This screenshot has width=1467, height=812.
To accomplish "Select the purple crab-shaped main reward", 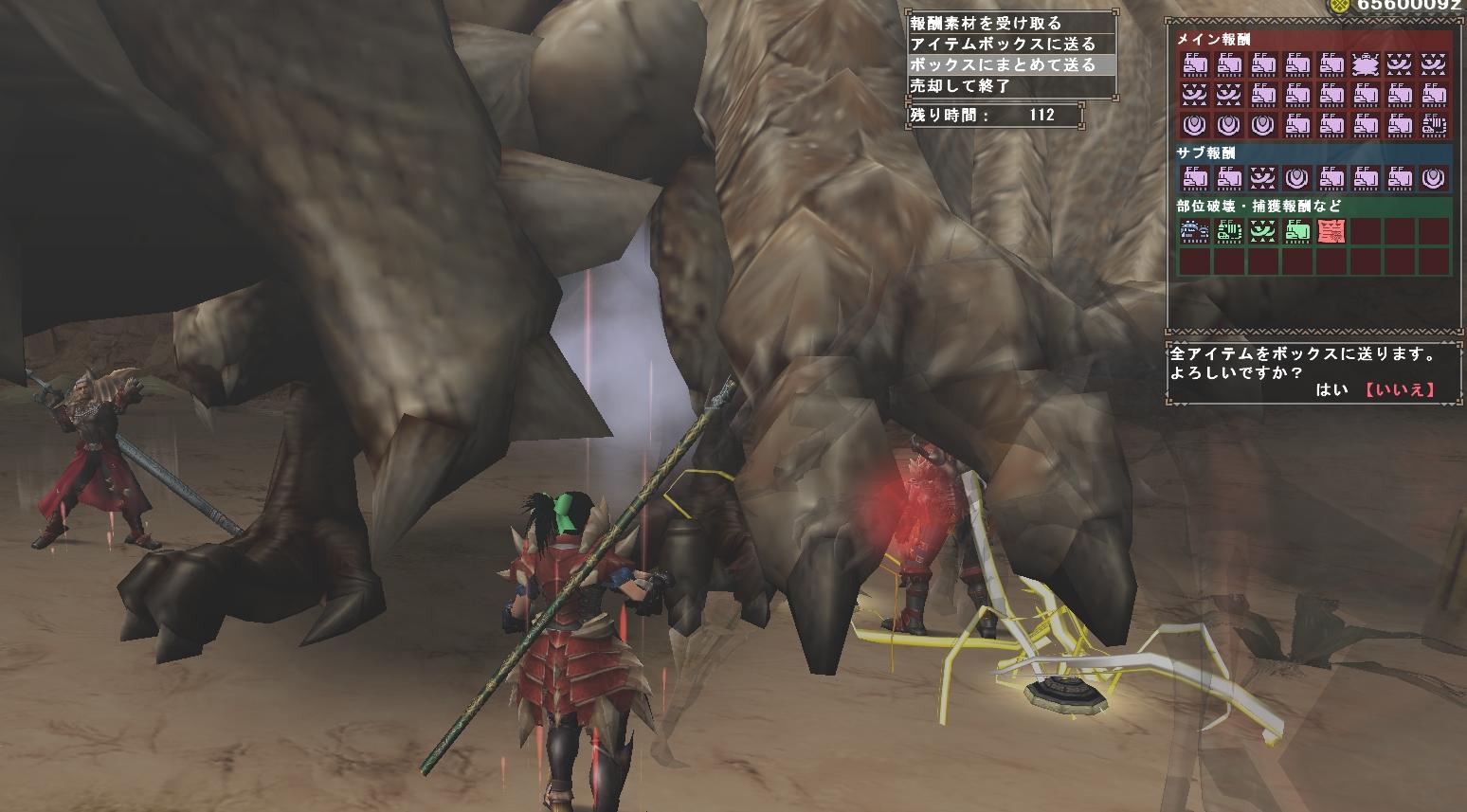I will tap(1366, 64).
